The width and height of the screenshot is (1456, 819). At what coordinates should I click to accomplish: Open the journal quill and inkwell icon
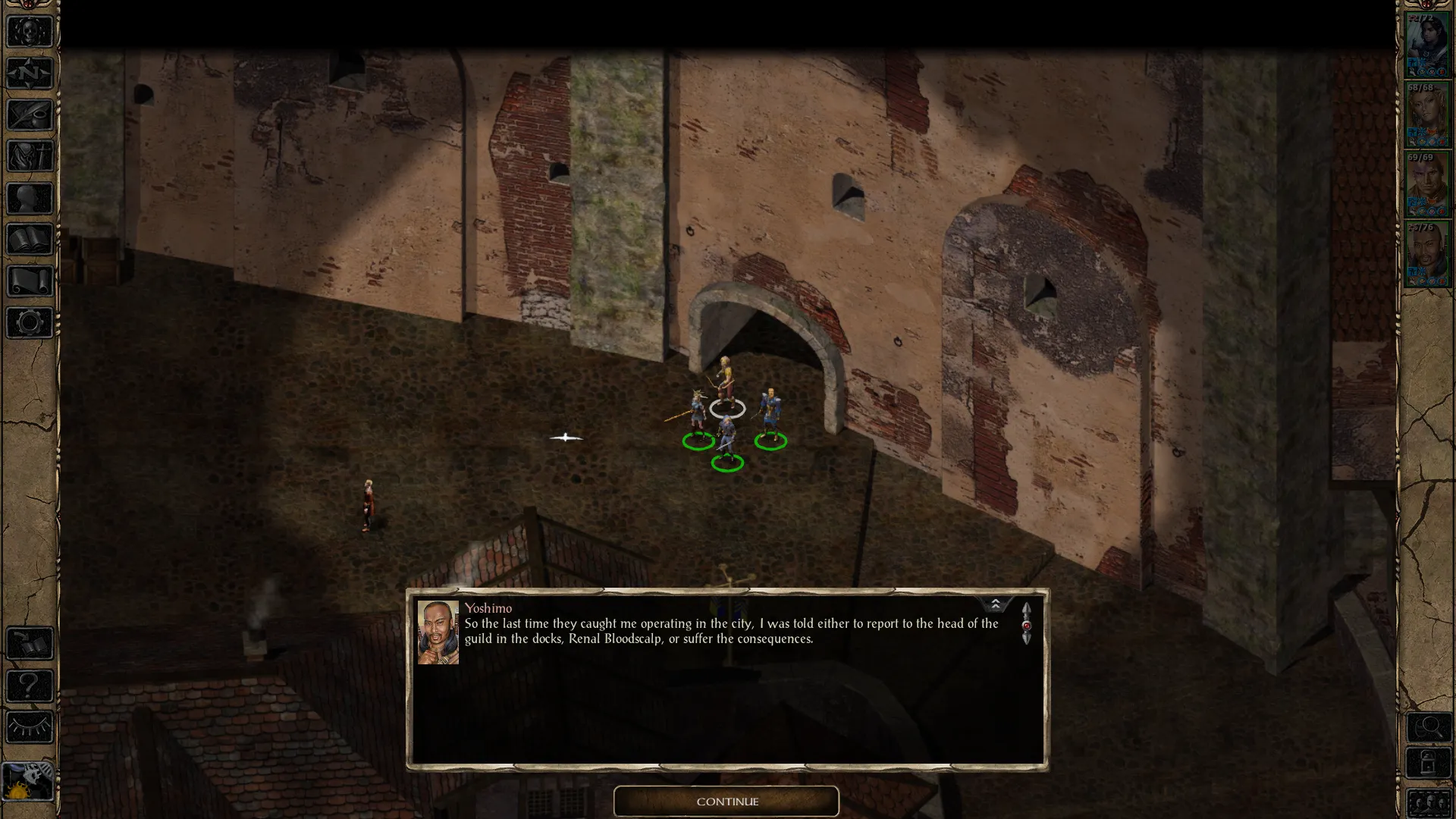(x=30, y=115)
